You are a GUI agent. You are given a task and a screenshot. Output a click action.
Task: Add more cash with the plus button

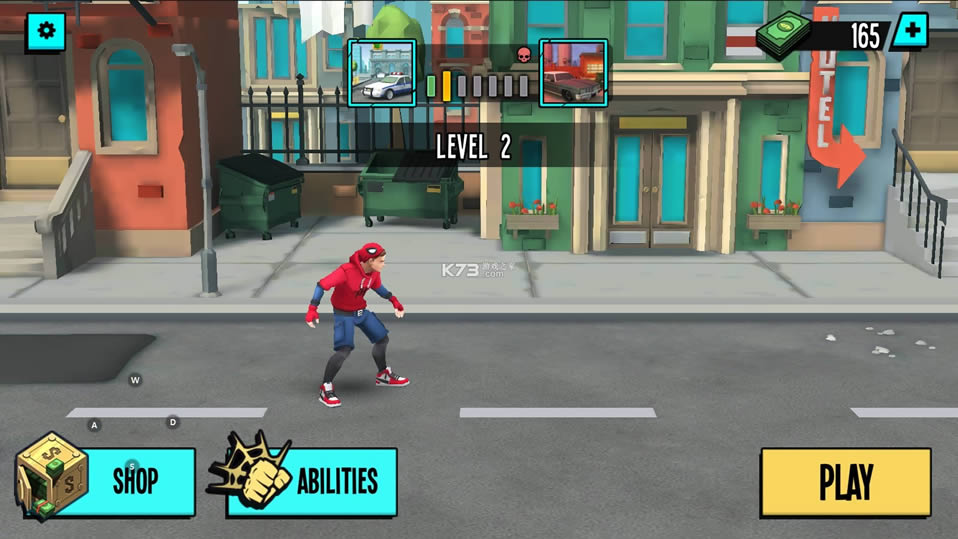coord(909,31)
